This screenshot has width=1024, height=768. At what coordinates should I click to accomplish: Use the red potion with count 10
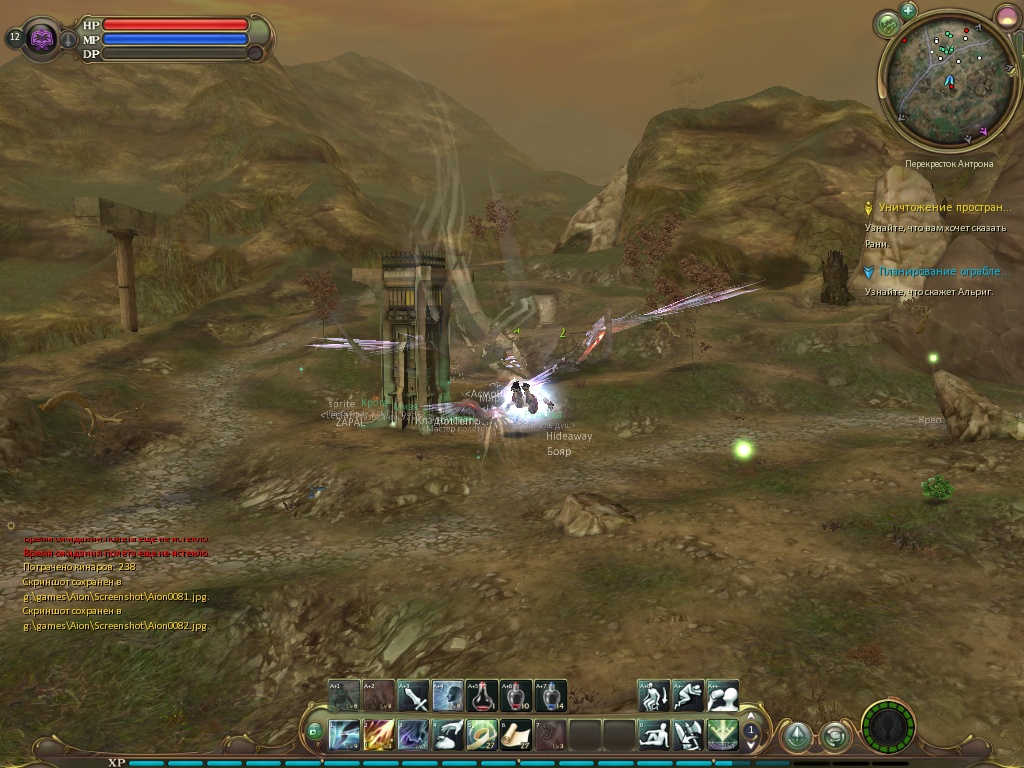(x=516, y=696)
